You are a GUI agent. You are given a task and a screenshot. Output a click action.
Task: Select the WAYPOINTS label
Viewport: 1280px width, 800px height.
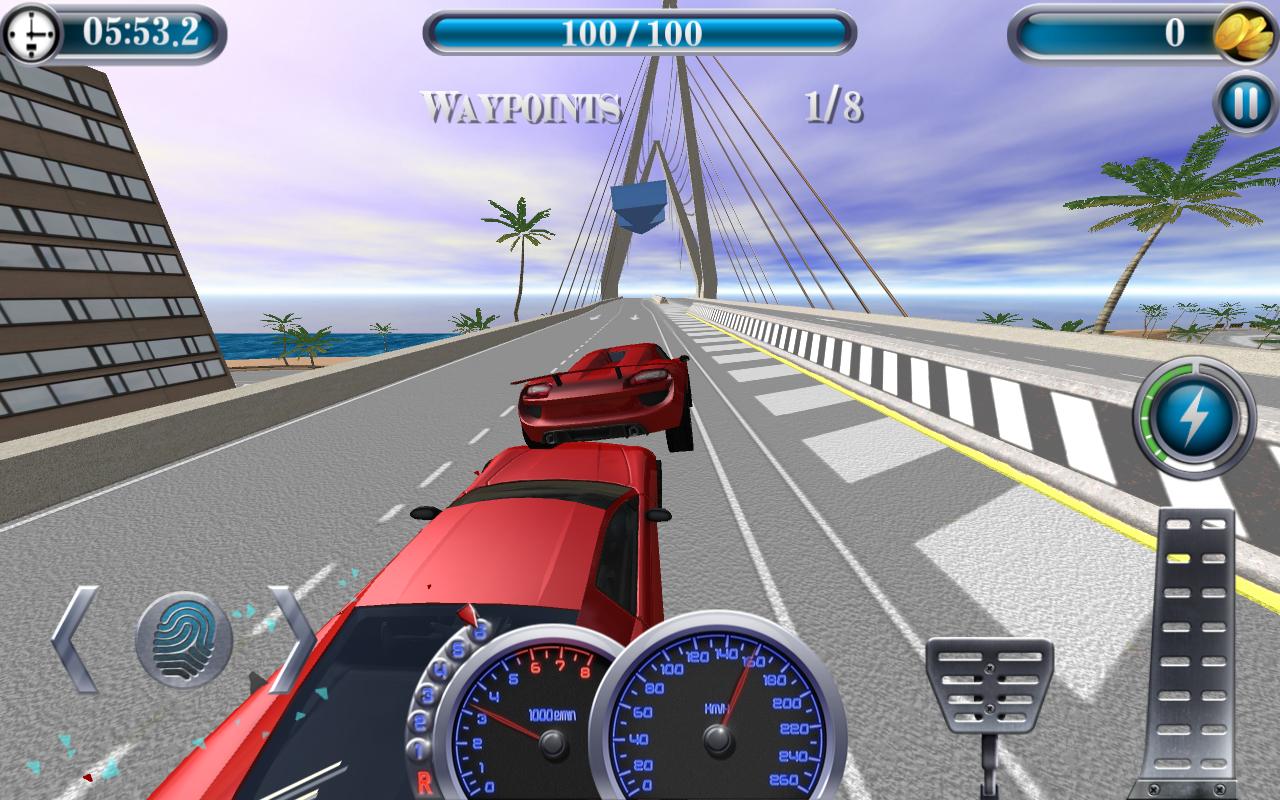(x=523, y=102)
